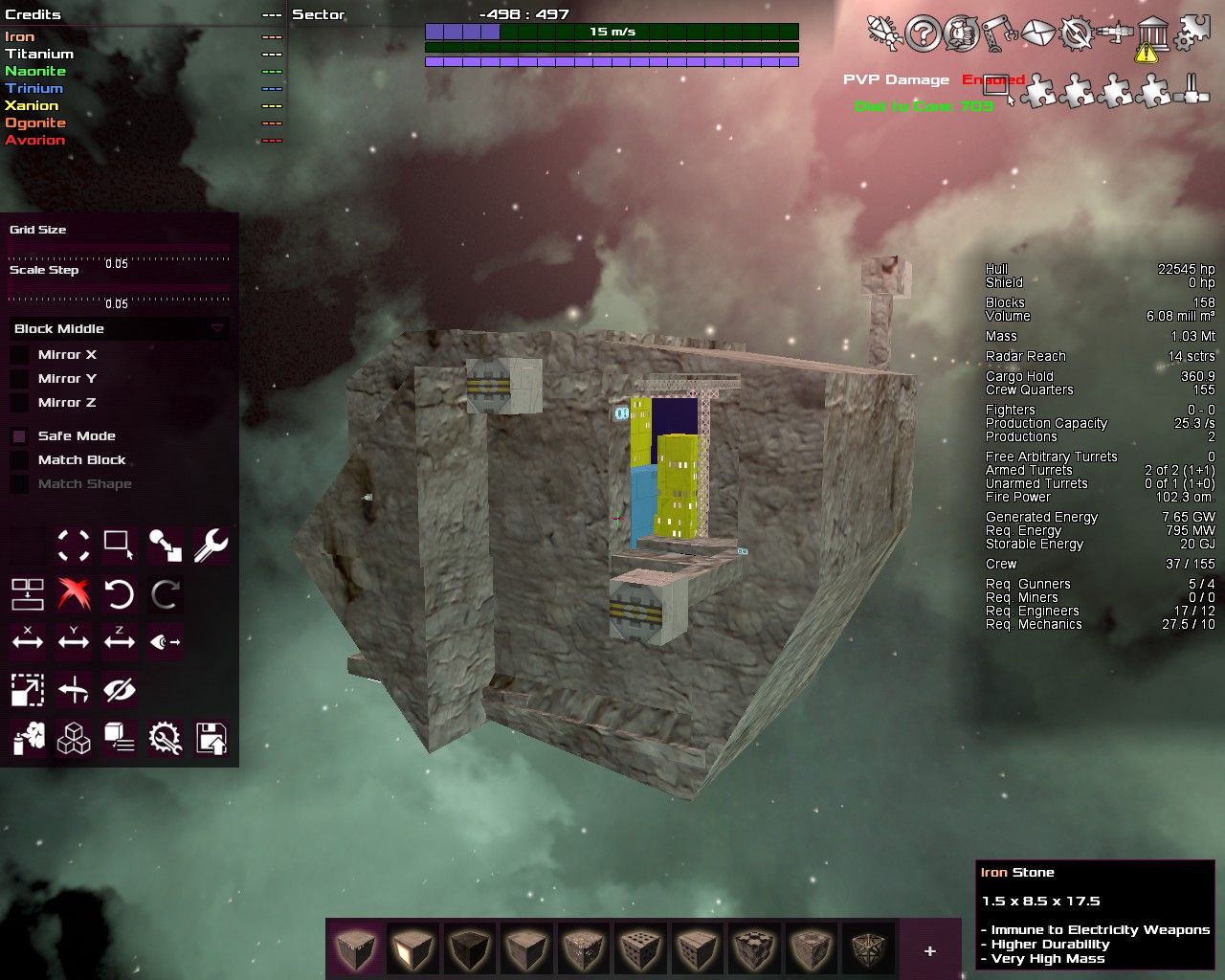Select the spray paint color tool
The image size is (1225, 980).
pos(28,739)
